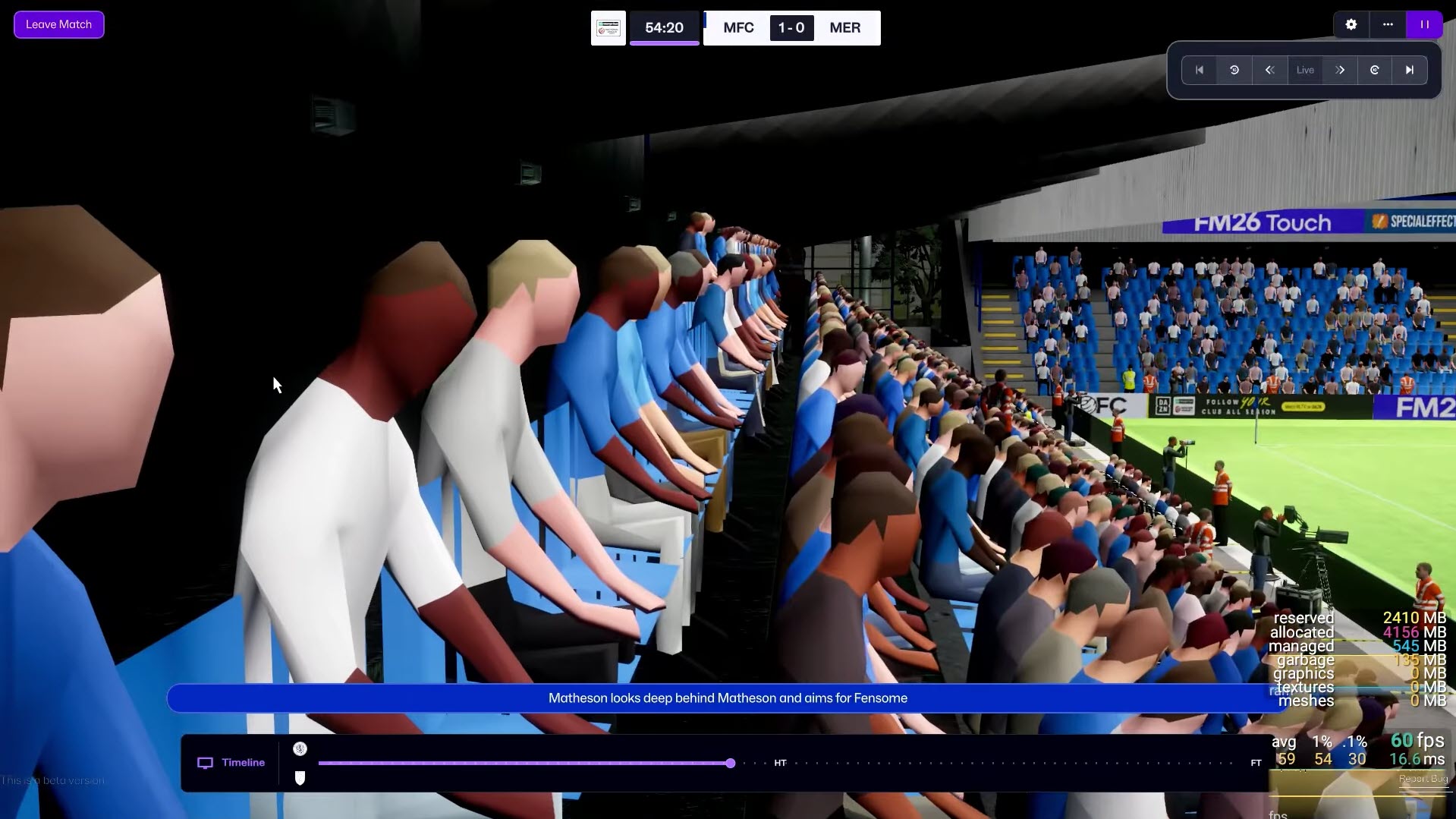The image size is (1456, 819).
Task: Click the competition logo beside the match clock
Action: [x=609, y=28]
